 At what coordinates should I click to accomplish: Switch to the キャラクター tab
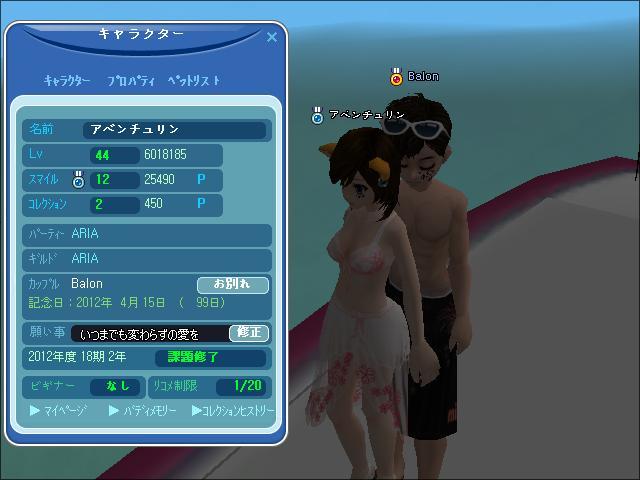[x=67, y=81]
